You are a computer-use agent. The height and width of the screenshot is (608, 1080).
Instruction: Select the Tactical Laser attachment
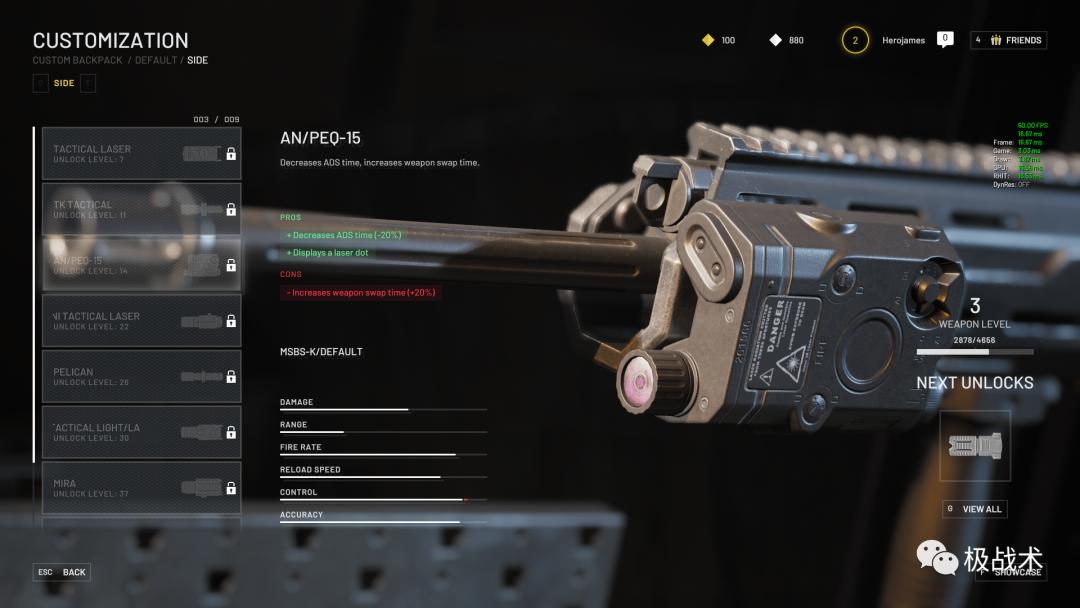[x=141, y=153]
